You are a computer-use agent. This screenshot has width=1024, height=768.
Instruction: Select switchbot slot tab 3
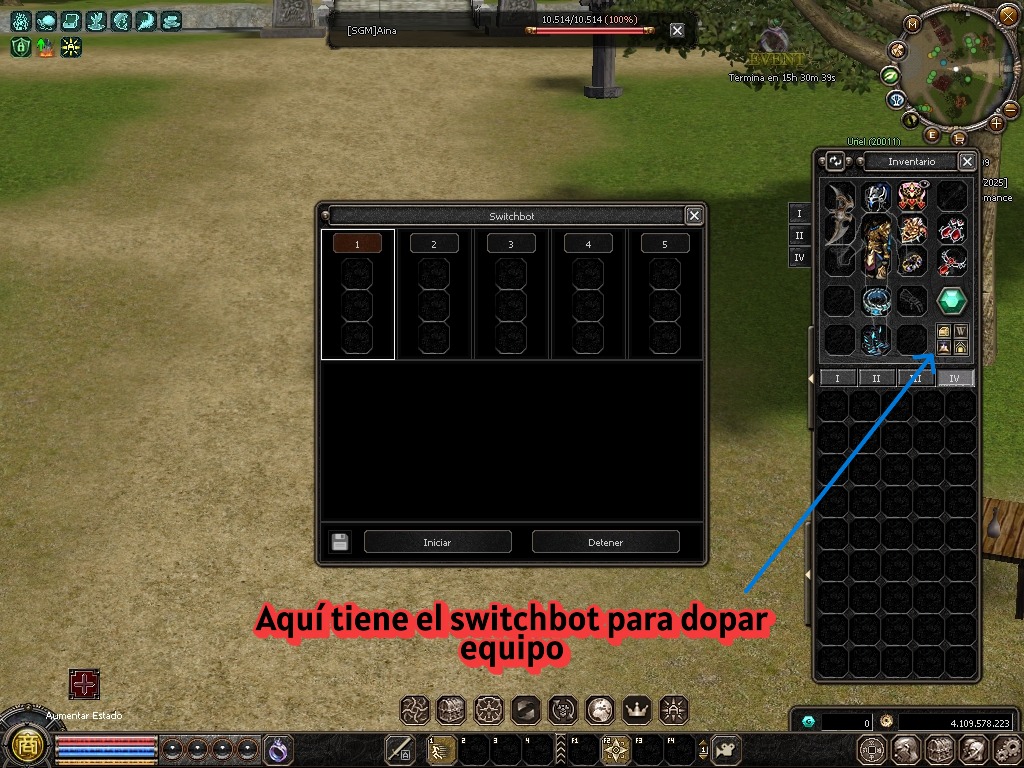(x=510, y=244)
